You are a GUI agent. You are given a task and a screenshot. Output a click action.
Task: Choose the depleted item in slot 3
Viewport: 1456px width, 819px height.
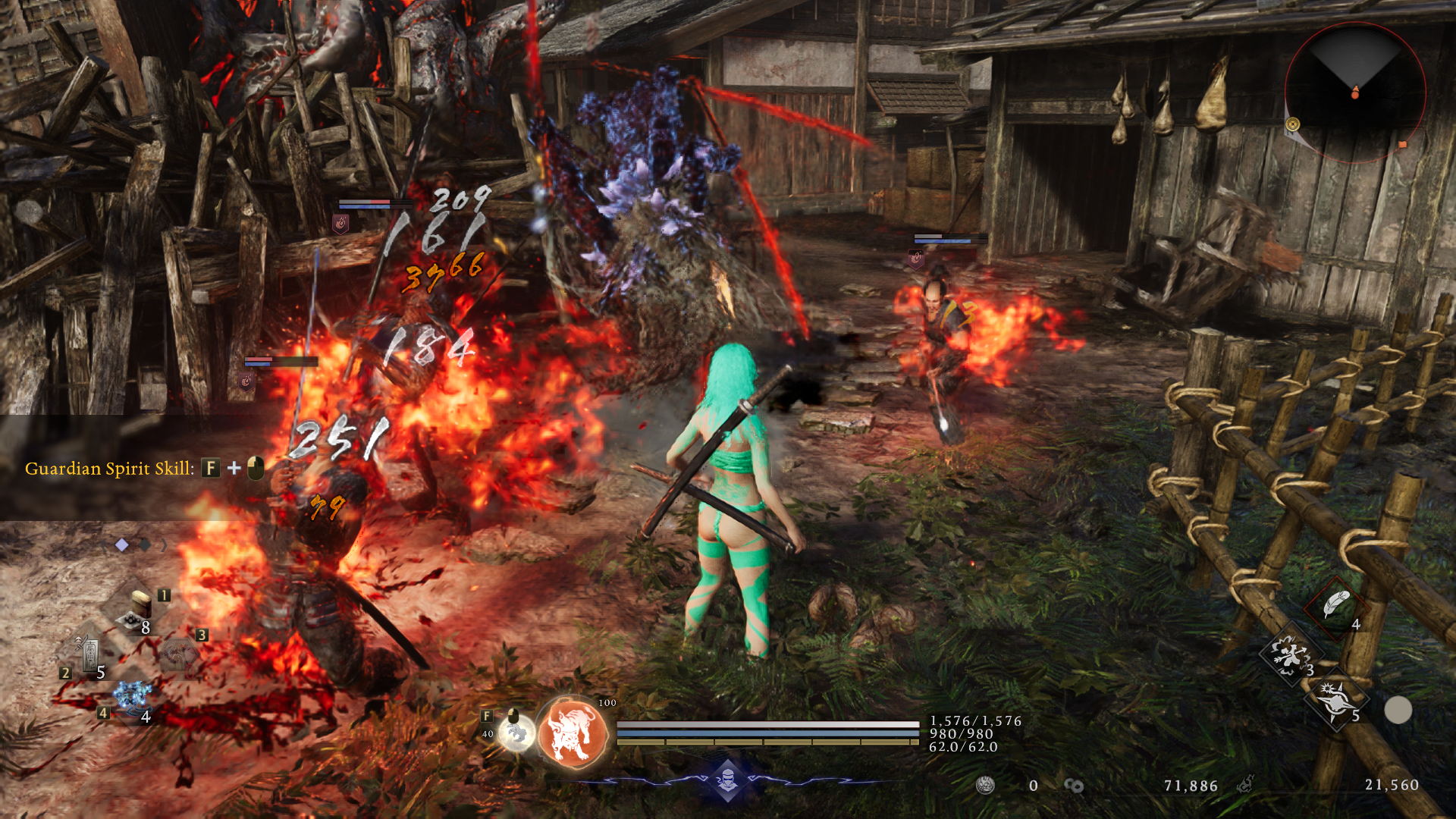coord(179,654)
